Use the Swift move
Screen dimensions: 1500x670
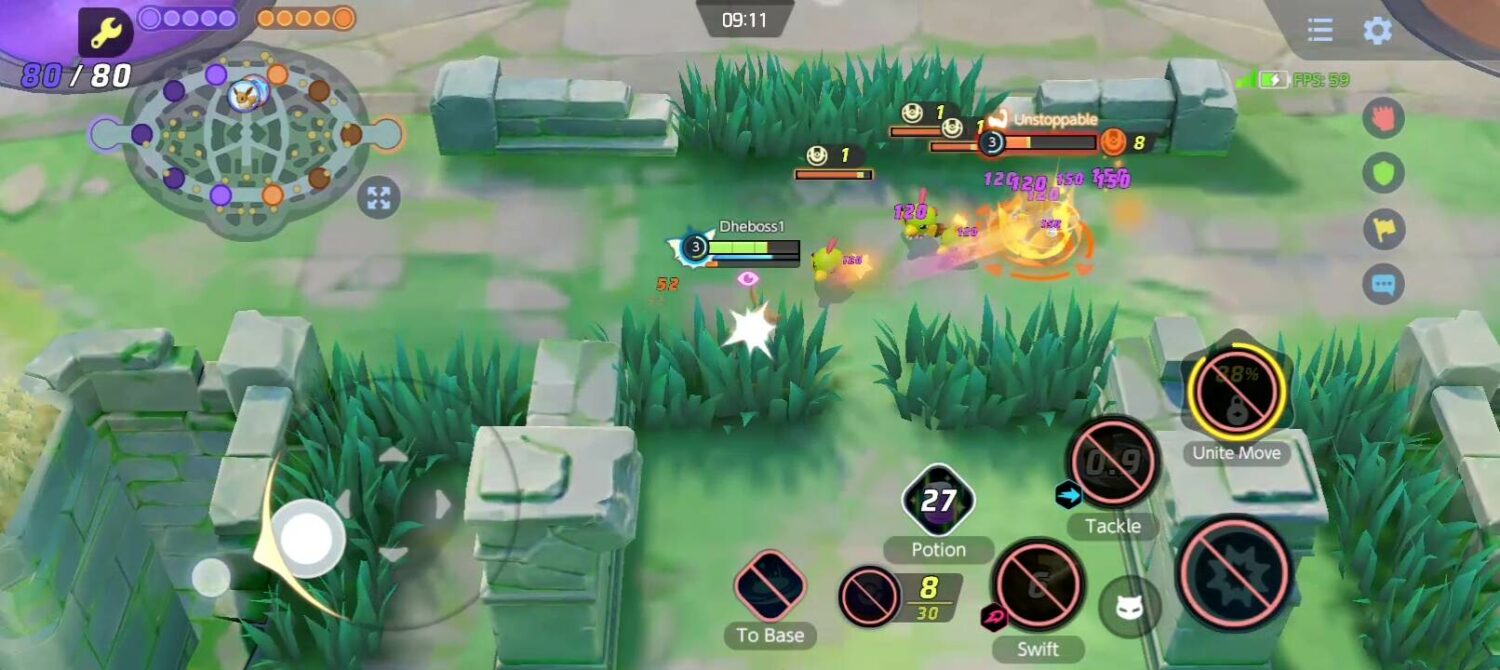(x=1038, y=586)
